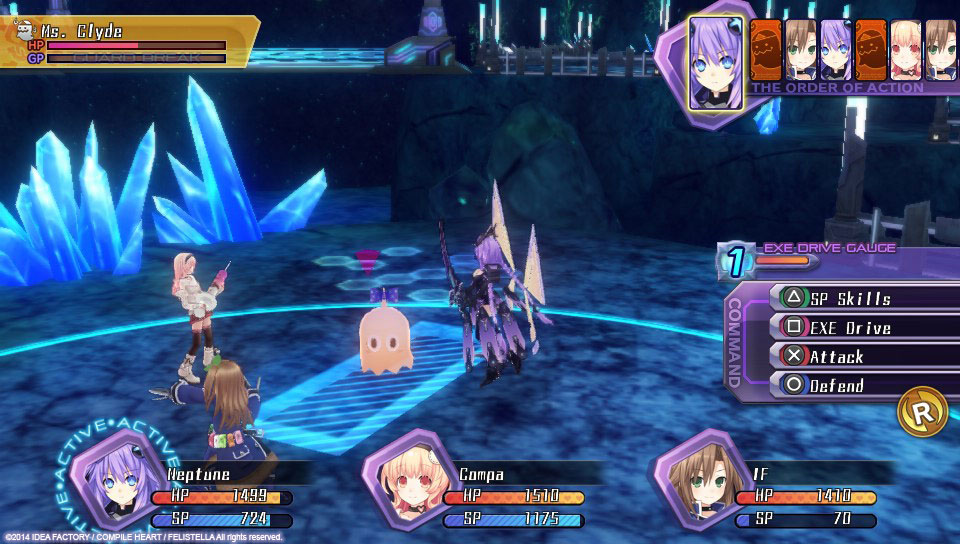The width and height of the screenshot is (960, 544).
Task: Click Compa's small portrait in the action order
Action: coord(906,50)
